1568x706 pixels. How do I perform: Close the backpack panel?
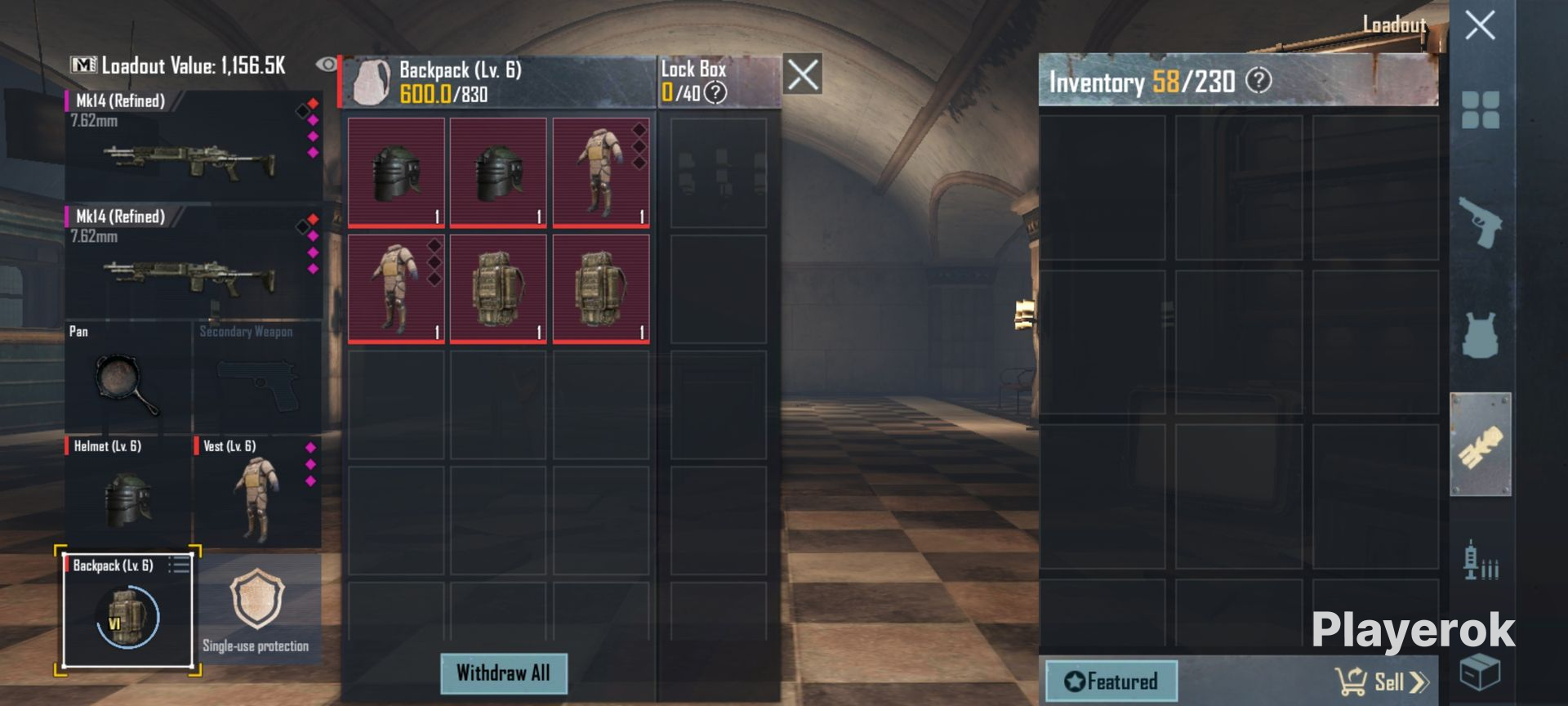(x=802, y=75)
